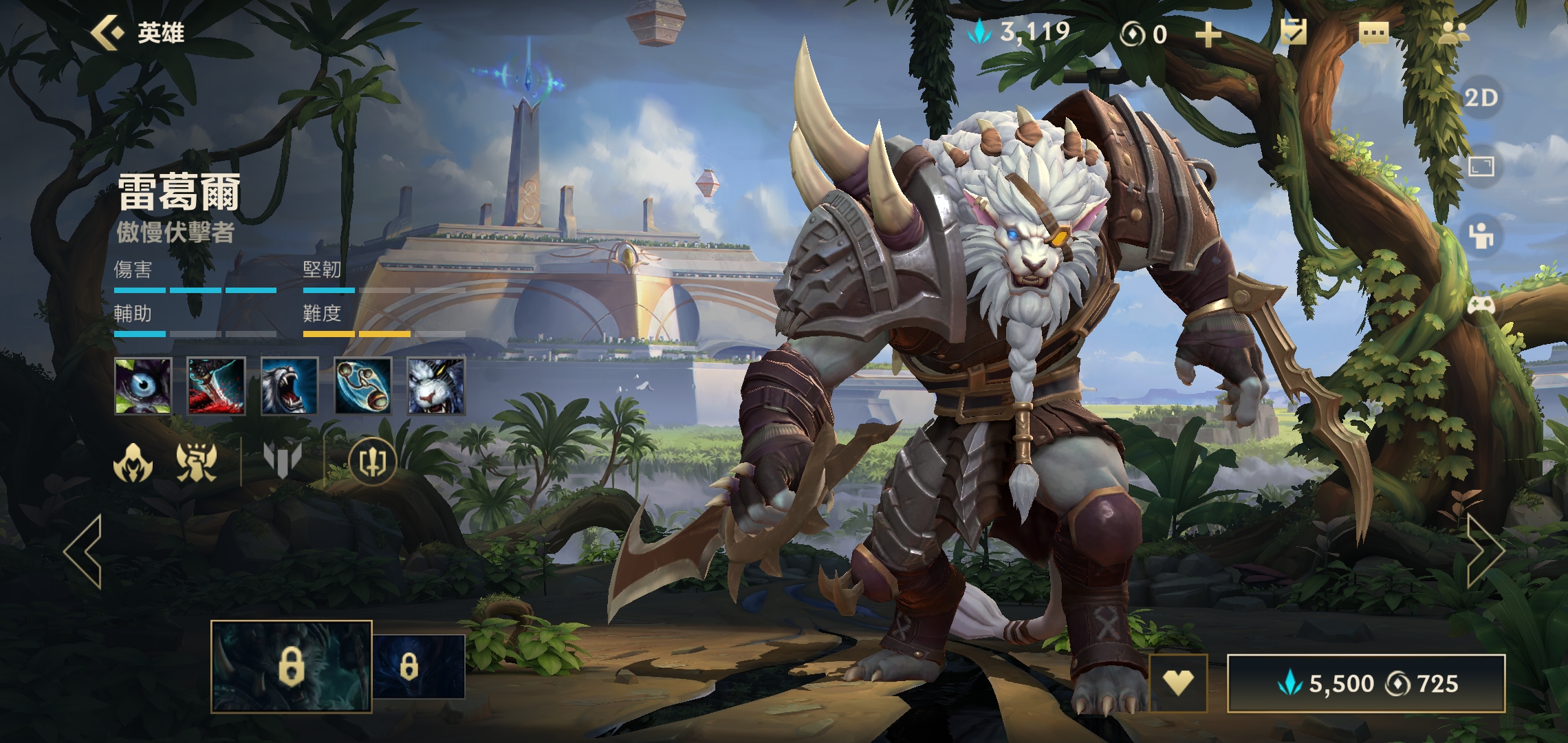
Task: Buy champion for 5,500 or 725
Action: point(1366,683)
